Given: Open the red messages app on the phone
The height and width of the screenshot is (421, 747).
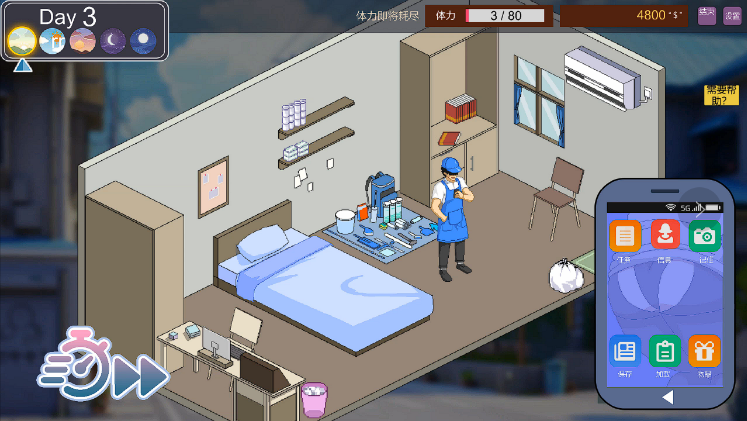Looking at the screenshot, I should coord(665,236).
